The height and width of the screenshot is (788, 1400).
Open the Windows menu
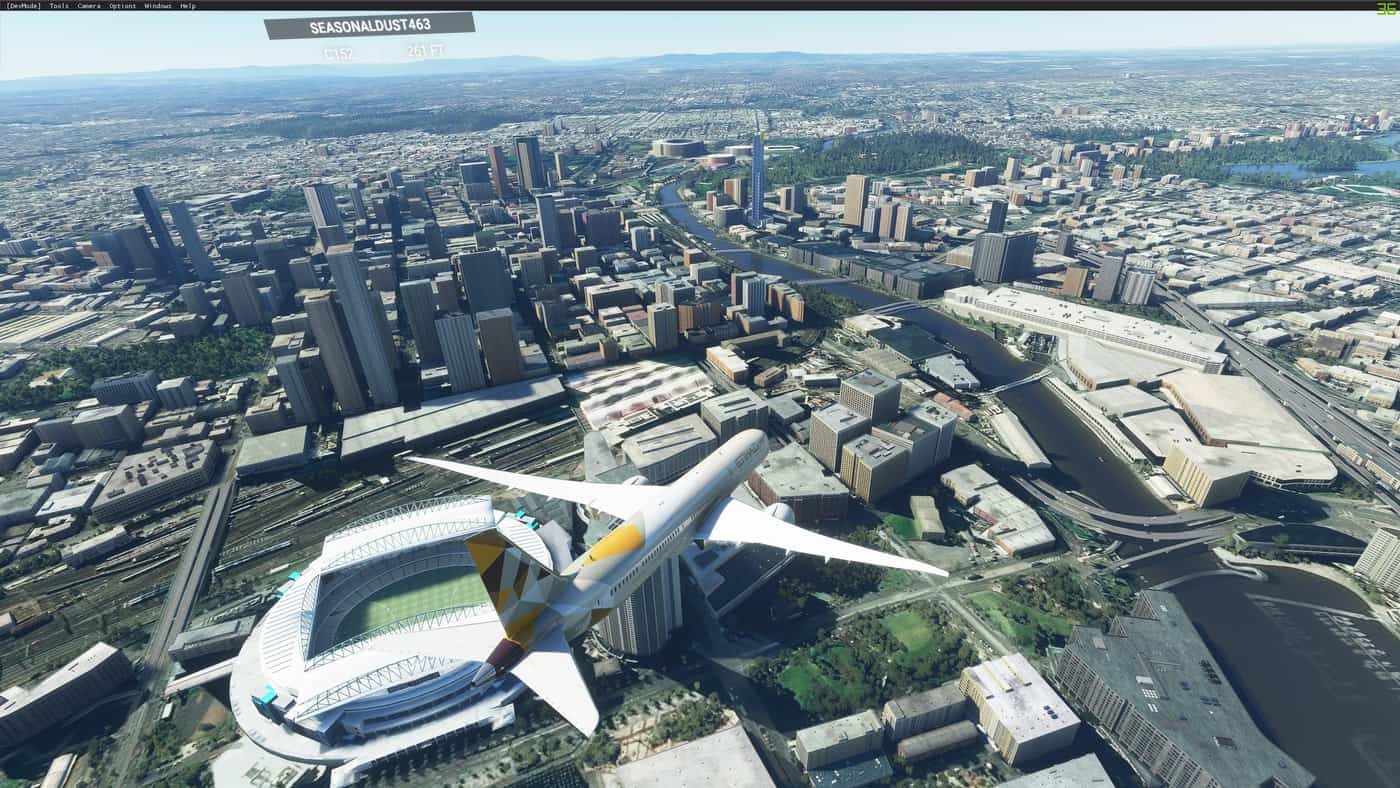[x=157, y=6]
